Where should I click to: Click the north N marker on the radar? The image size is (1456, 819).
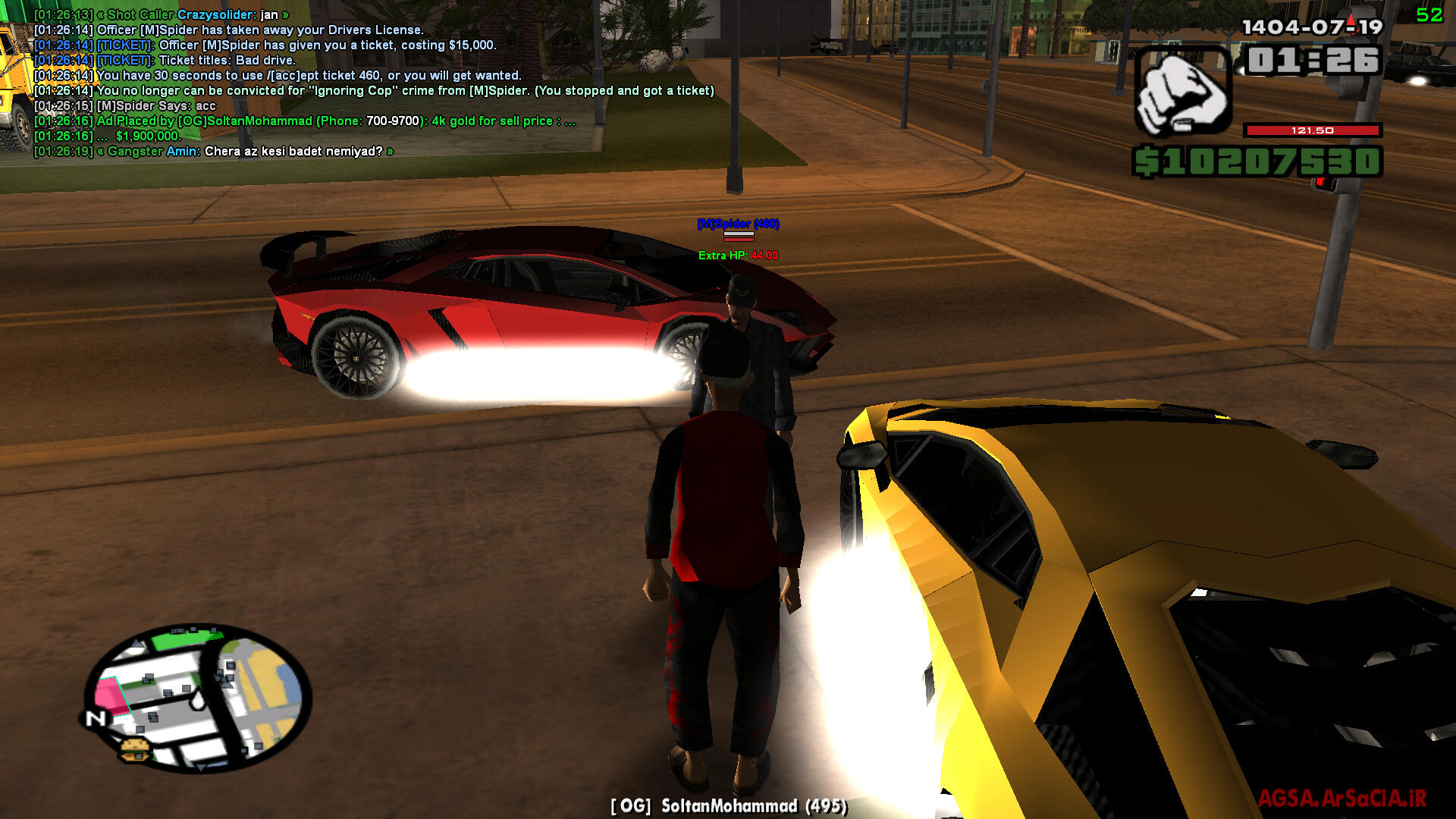point(96,717)
